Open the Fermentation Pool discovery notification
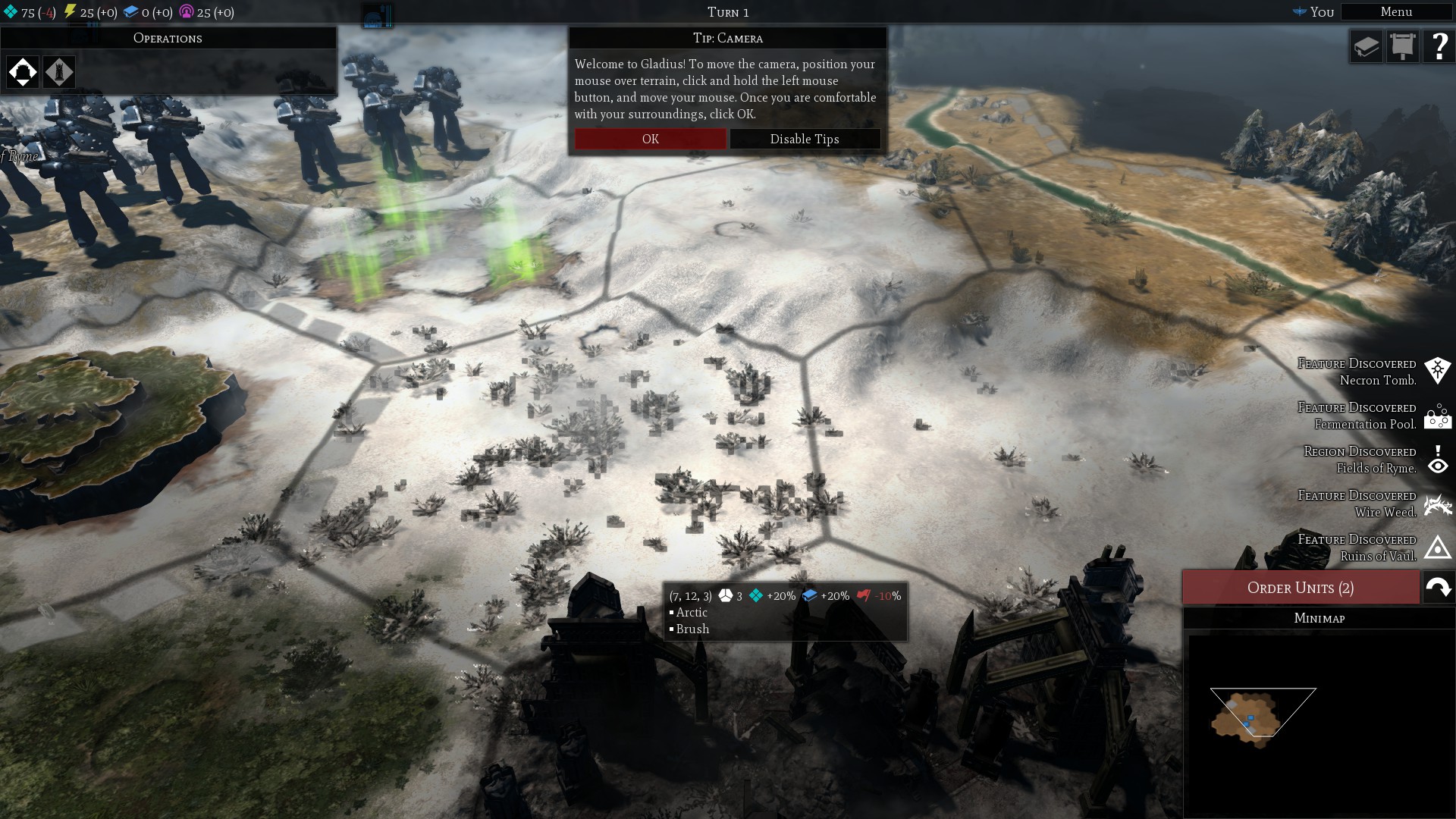Screen dimensions: 1456x819 pyautogui.click(x=1437, y=416)
